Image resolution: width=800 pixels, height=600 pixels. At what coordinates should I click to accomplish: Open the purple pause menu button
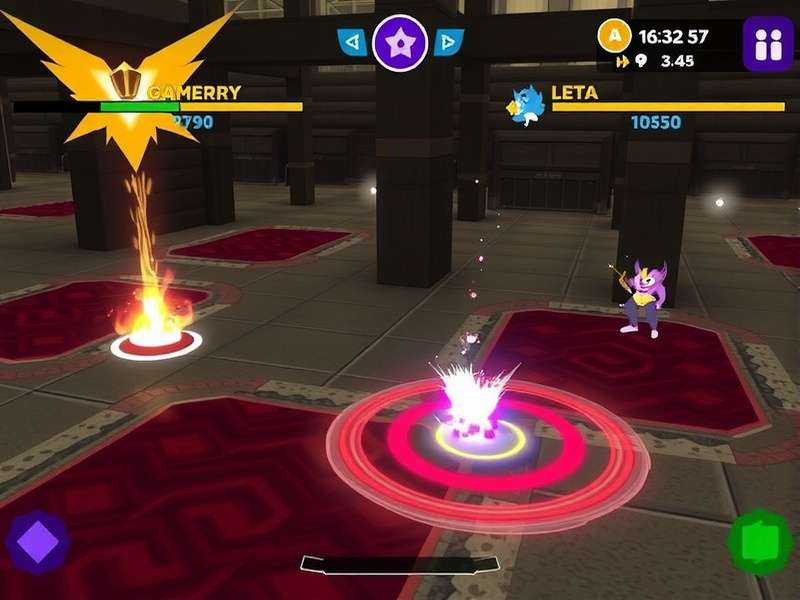point(767,44)
